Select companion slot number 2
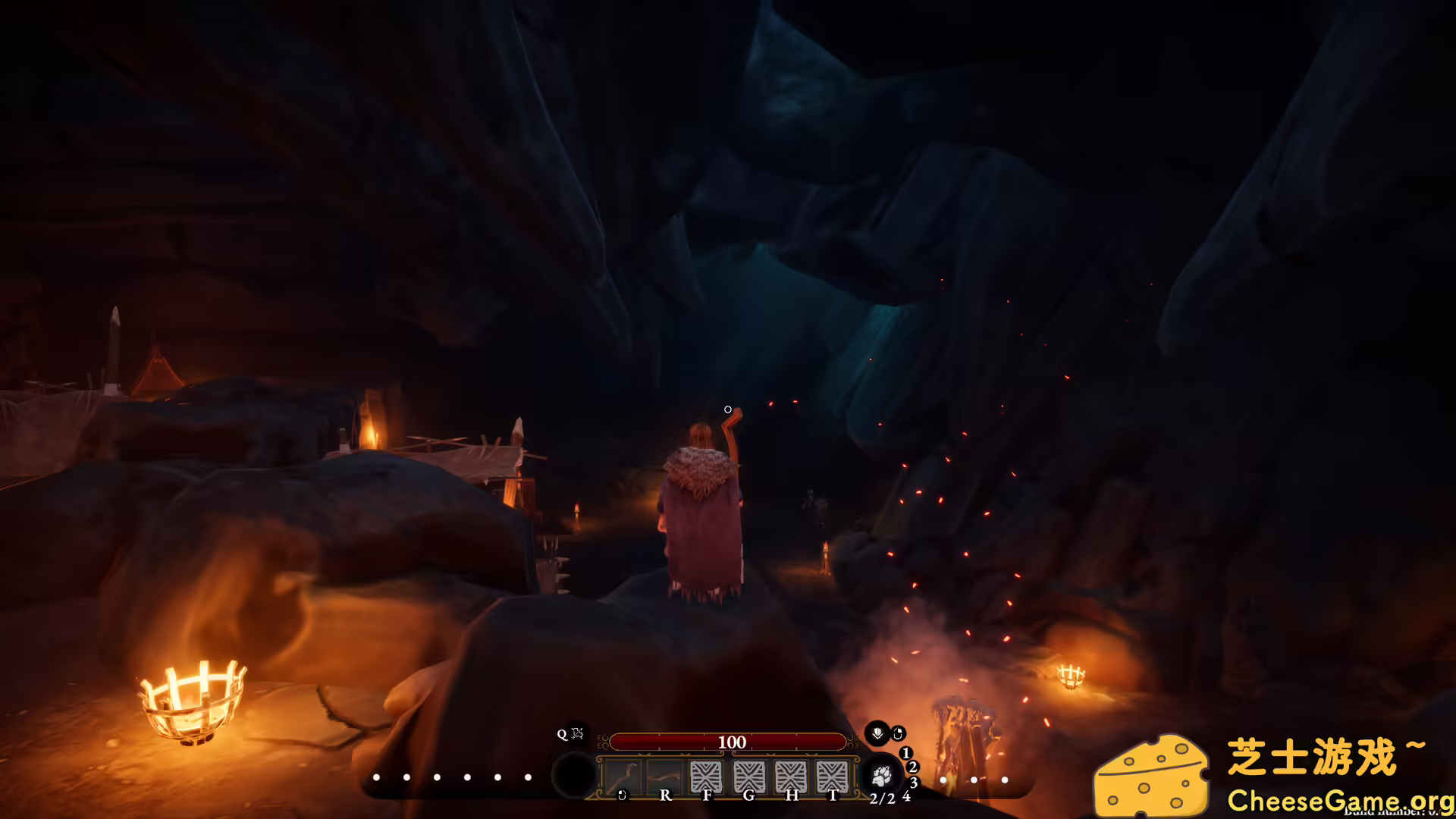The height and width of the screenshot is (819, 1456). pos(912,768)
